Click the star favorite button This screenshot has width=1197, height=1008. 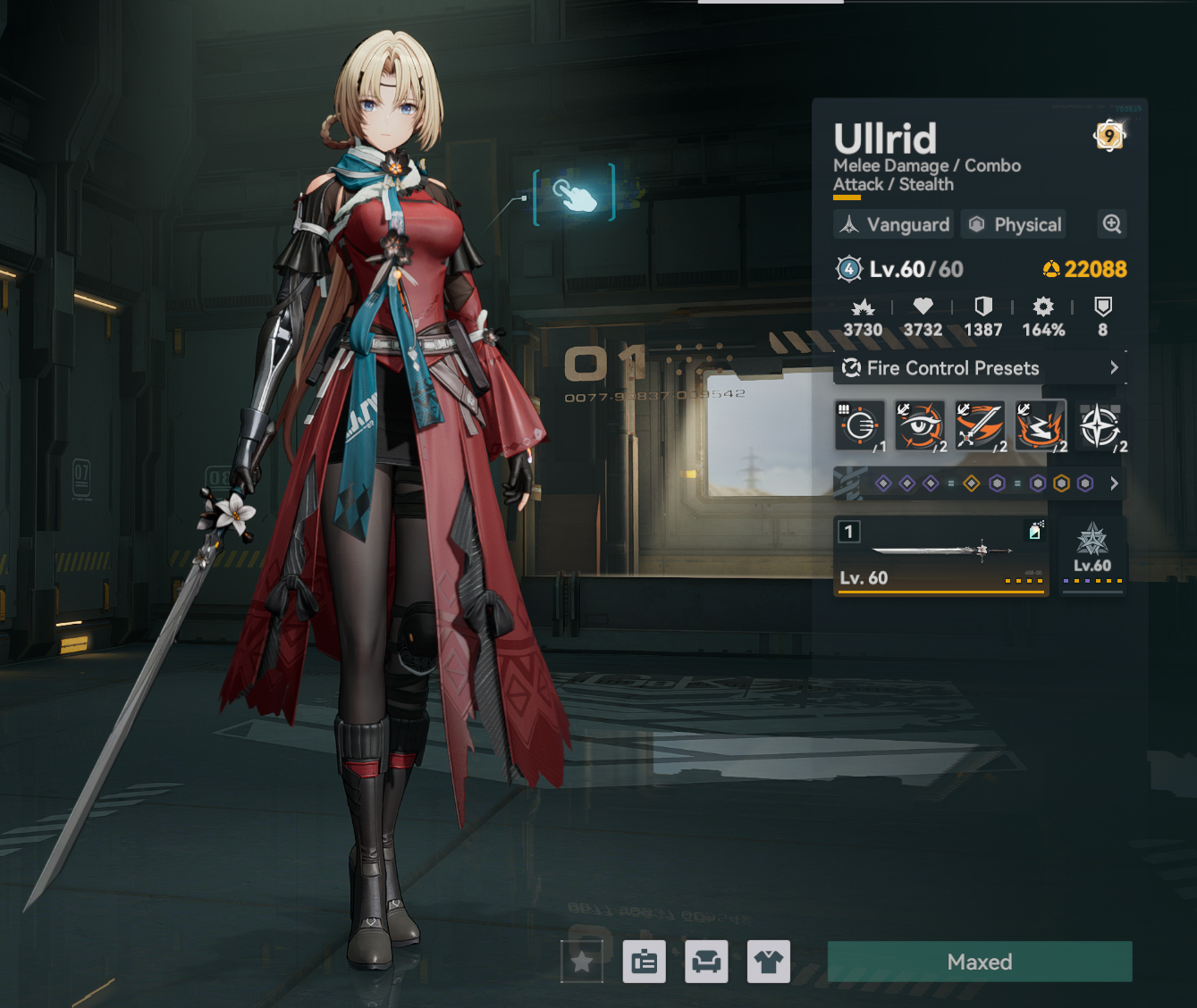[x=582, y=962]
